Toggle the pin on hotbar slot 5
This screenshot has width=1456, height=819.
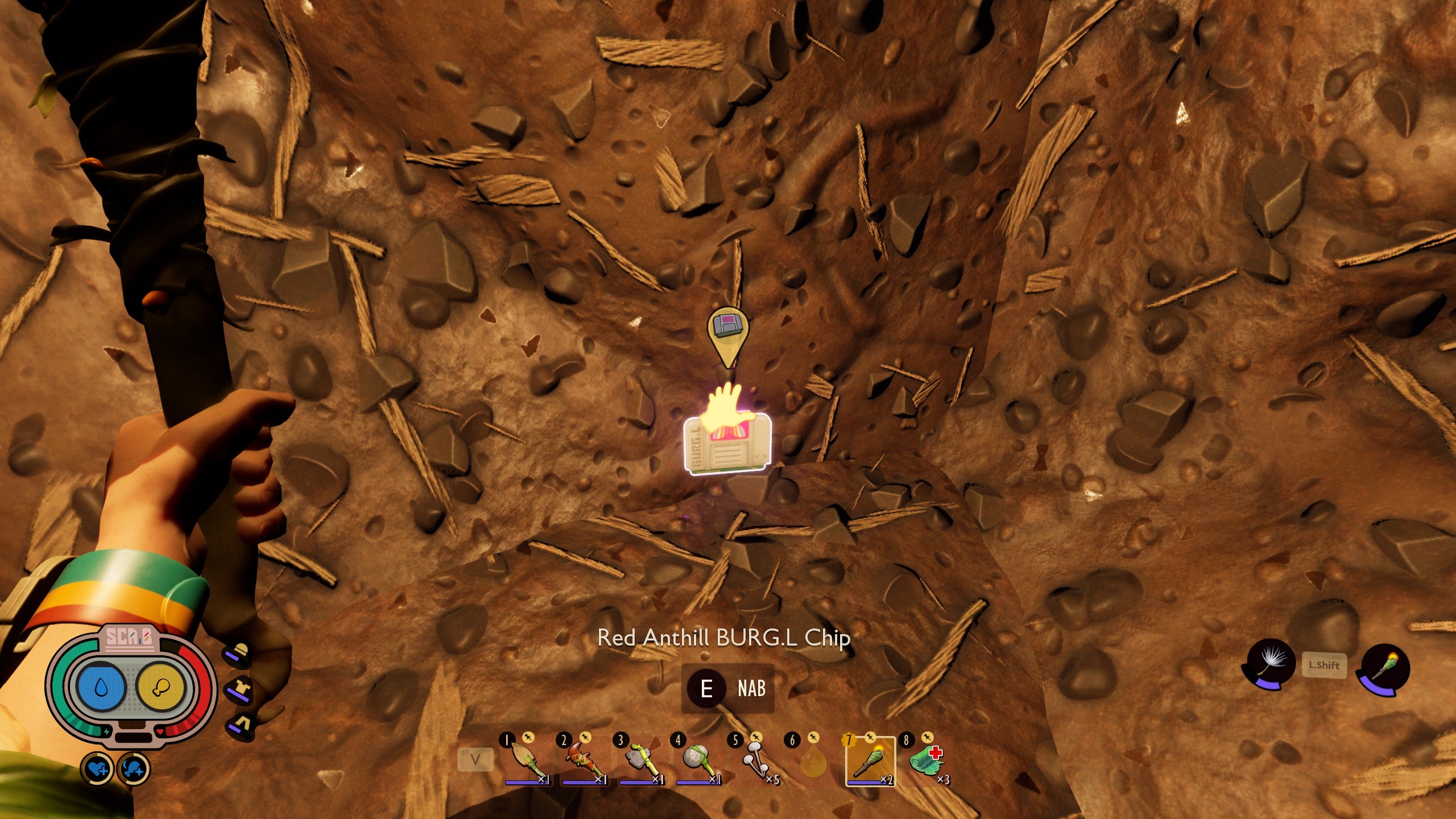click(x=756, y=738)
